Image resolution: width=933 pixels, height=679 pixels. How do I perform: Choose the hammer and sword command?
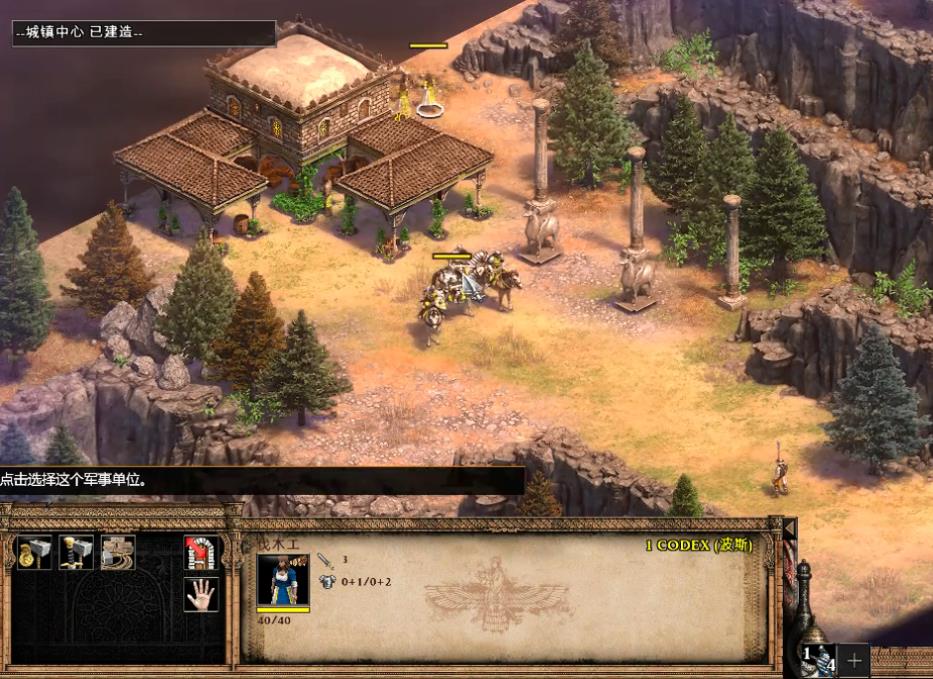tap(76, 552)
